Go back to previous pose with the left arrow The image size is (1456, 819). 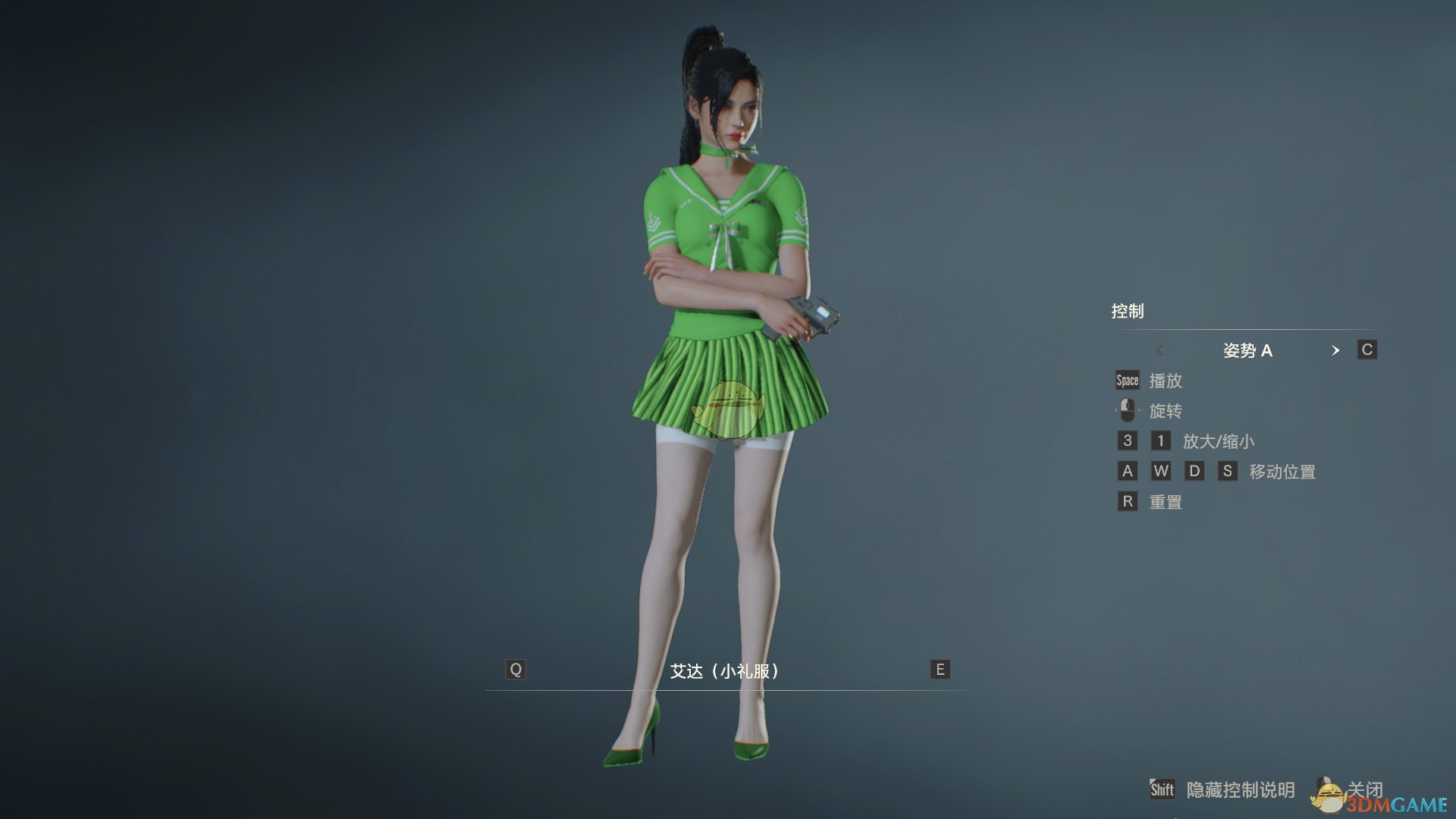pos(1159,350)
